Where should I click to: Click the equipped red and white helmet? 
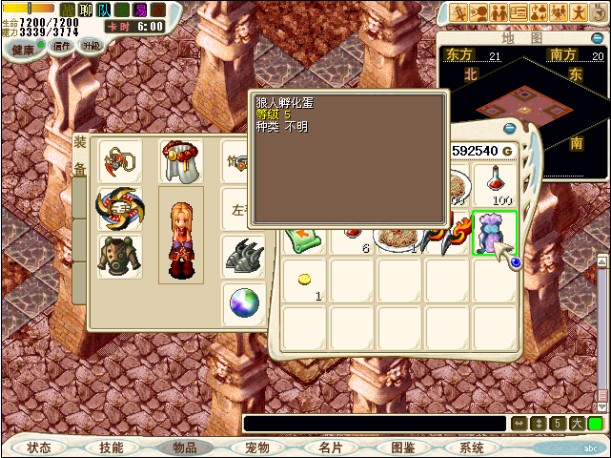pos(180,160)
